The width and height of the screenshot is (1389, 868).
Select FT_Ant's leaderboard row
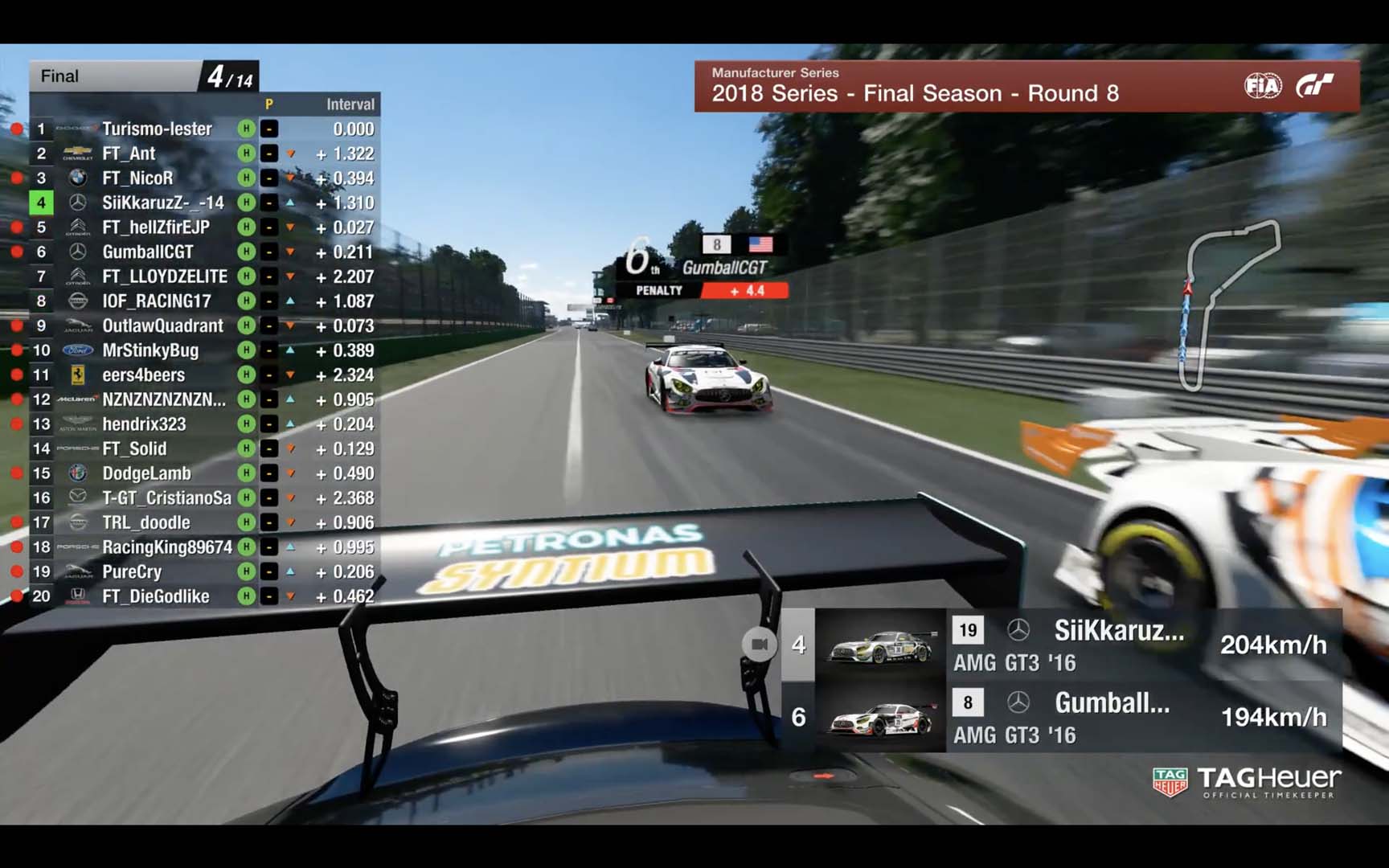129,154
